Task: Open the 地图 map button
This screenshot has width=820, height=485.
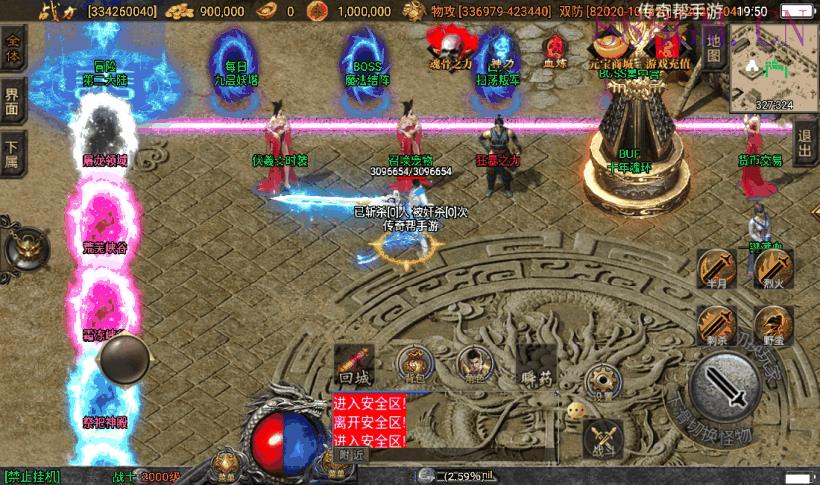Action: click(713, 46)
